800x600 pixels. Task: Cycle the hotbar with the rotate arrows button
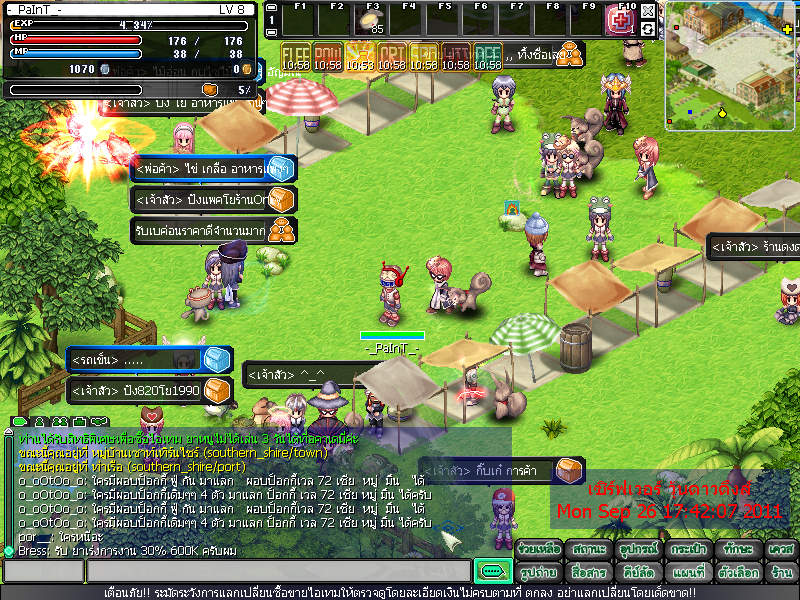tap(648, 29)
